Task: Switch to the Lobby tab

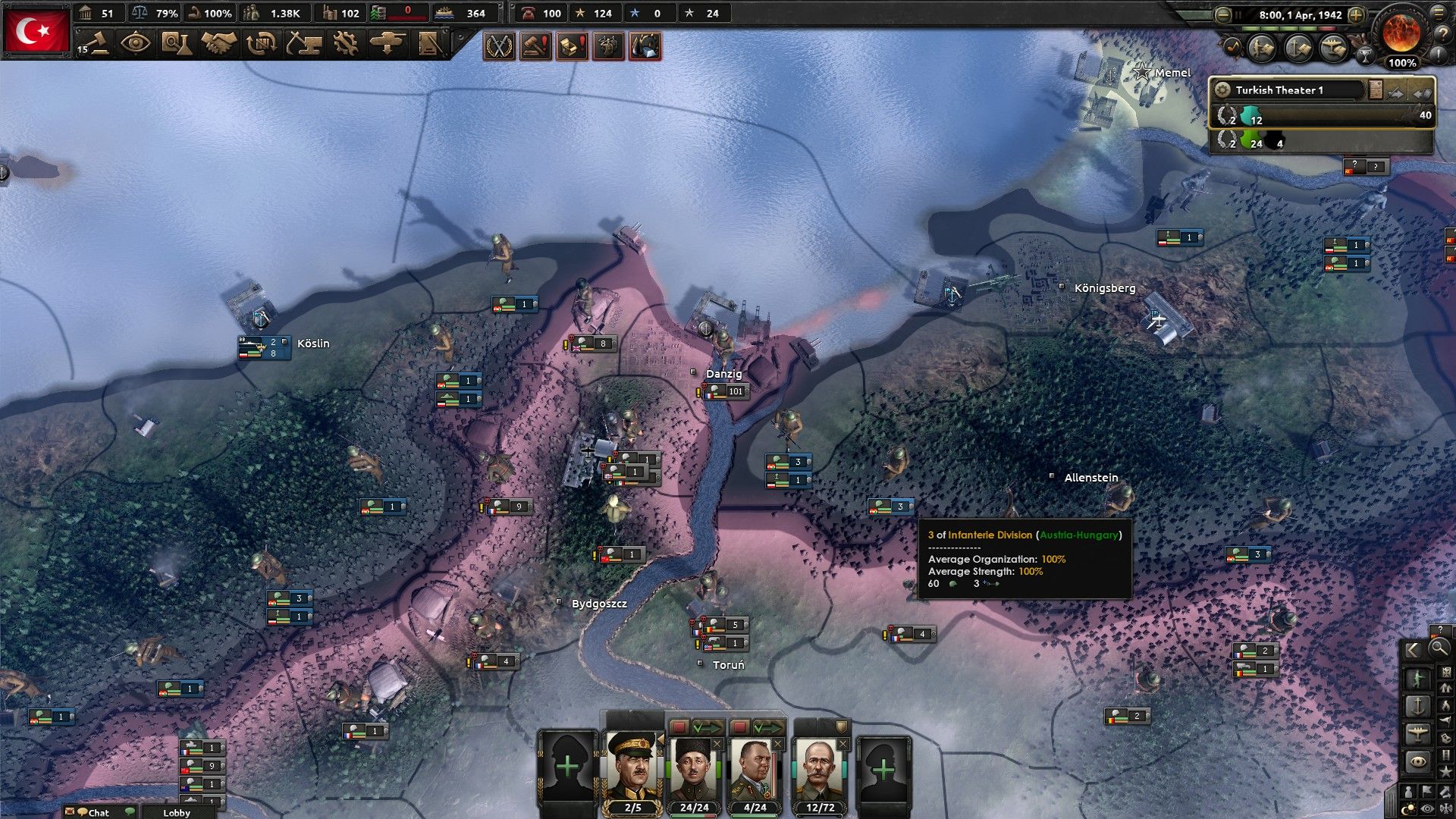Action: pyautogui.click(x=176, y=812)
